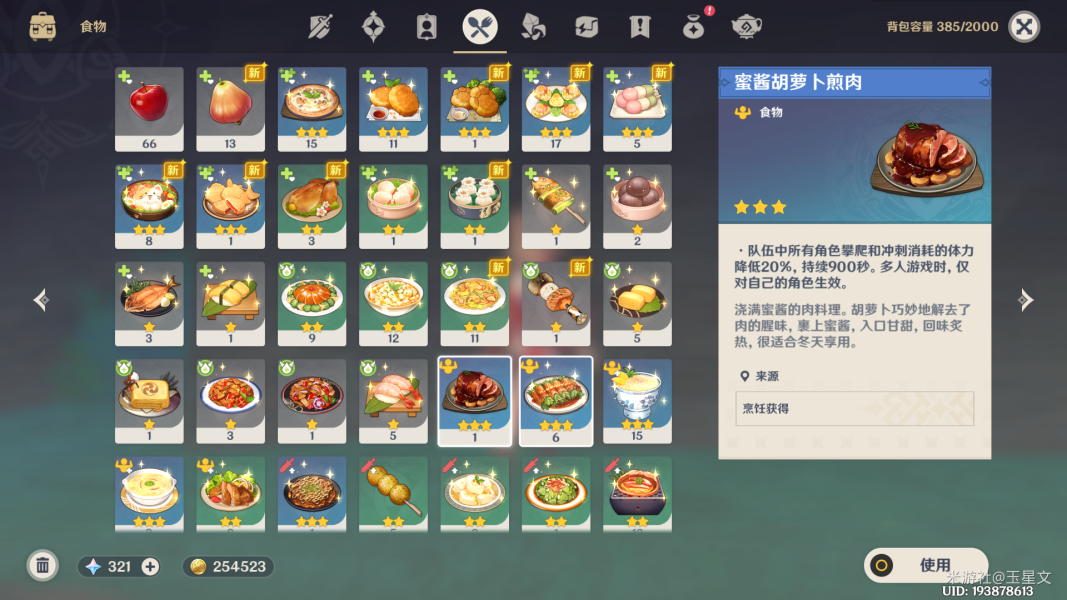Click the 使用 (Use) button
Image resolution: width=1067 pixels, height=600 pixels.
(x=925, y=565)
